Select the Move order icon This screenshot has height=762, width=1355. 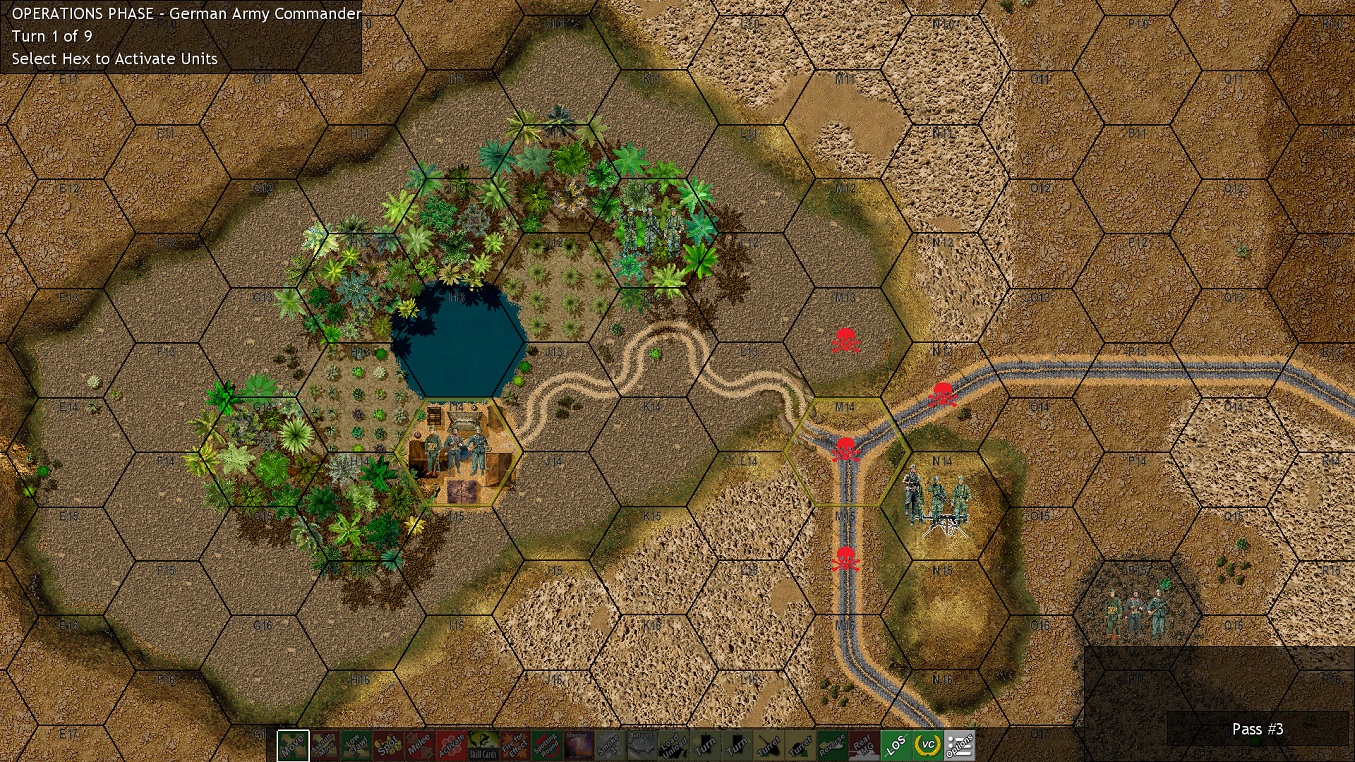click(x=293, y=746)
